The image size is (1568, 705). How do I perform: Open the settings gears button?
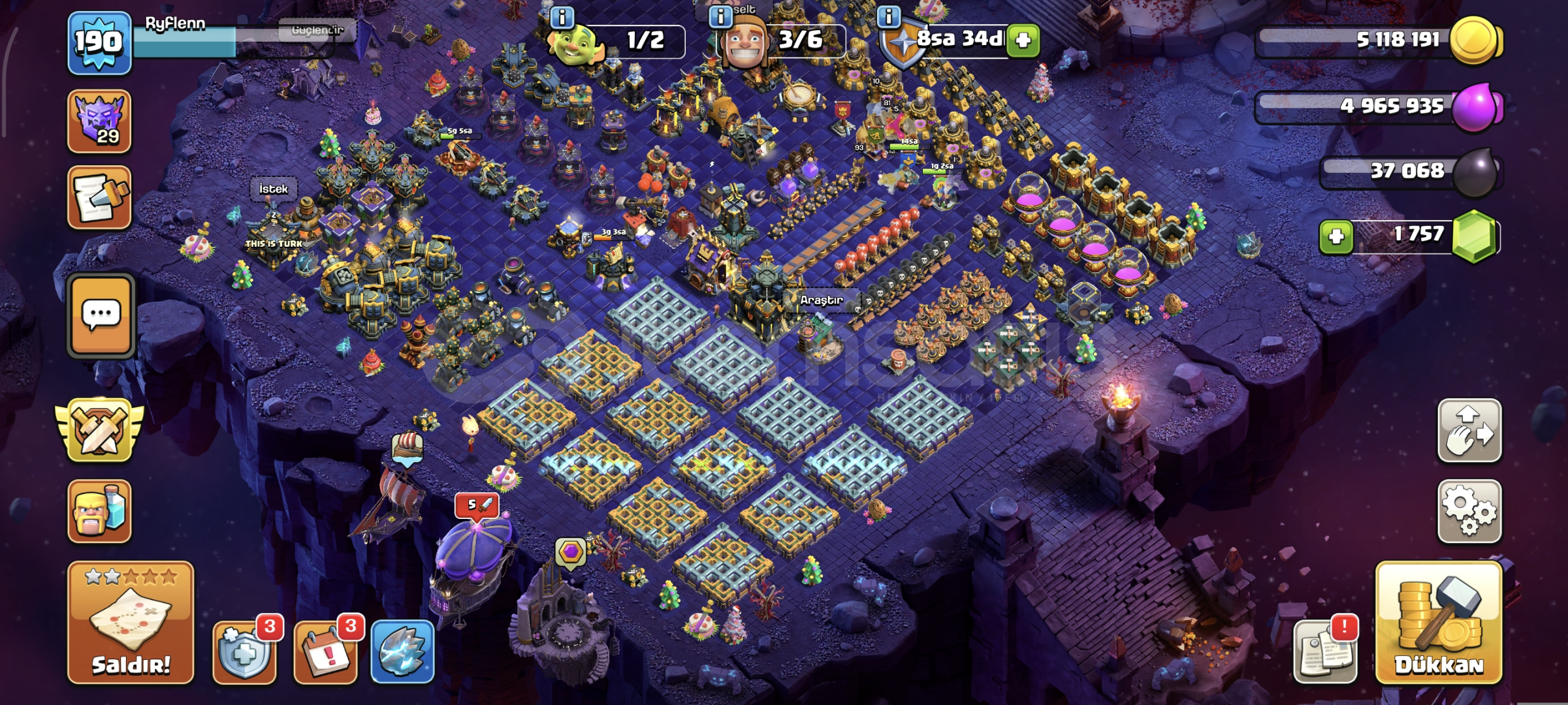tap(1469, 511)
